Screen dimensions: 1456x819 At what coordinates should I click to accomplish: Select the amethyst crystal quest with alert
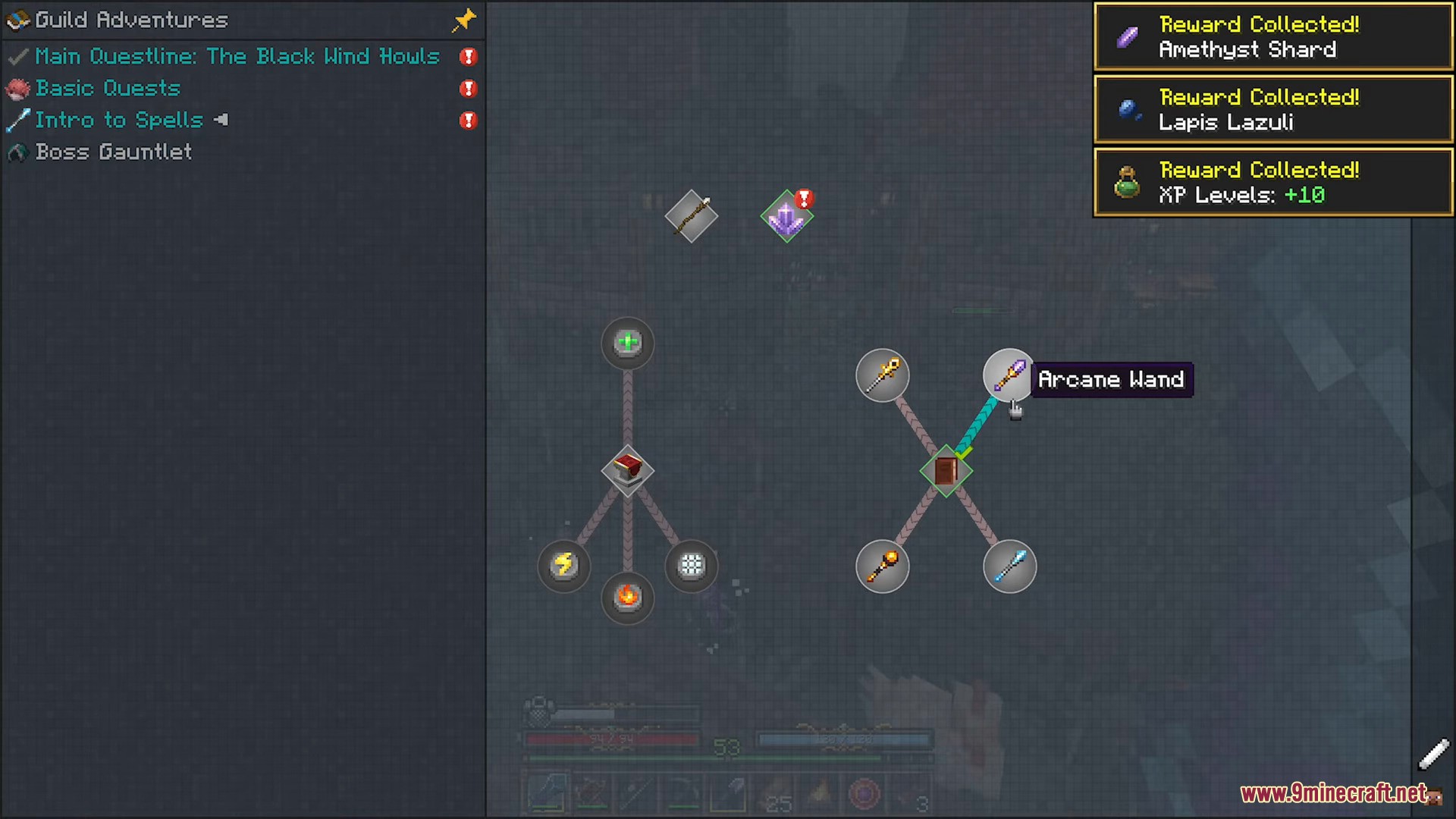786,217
